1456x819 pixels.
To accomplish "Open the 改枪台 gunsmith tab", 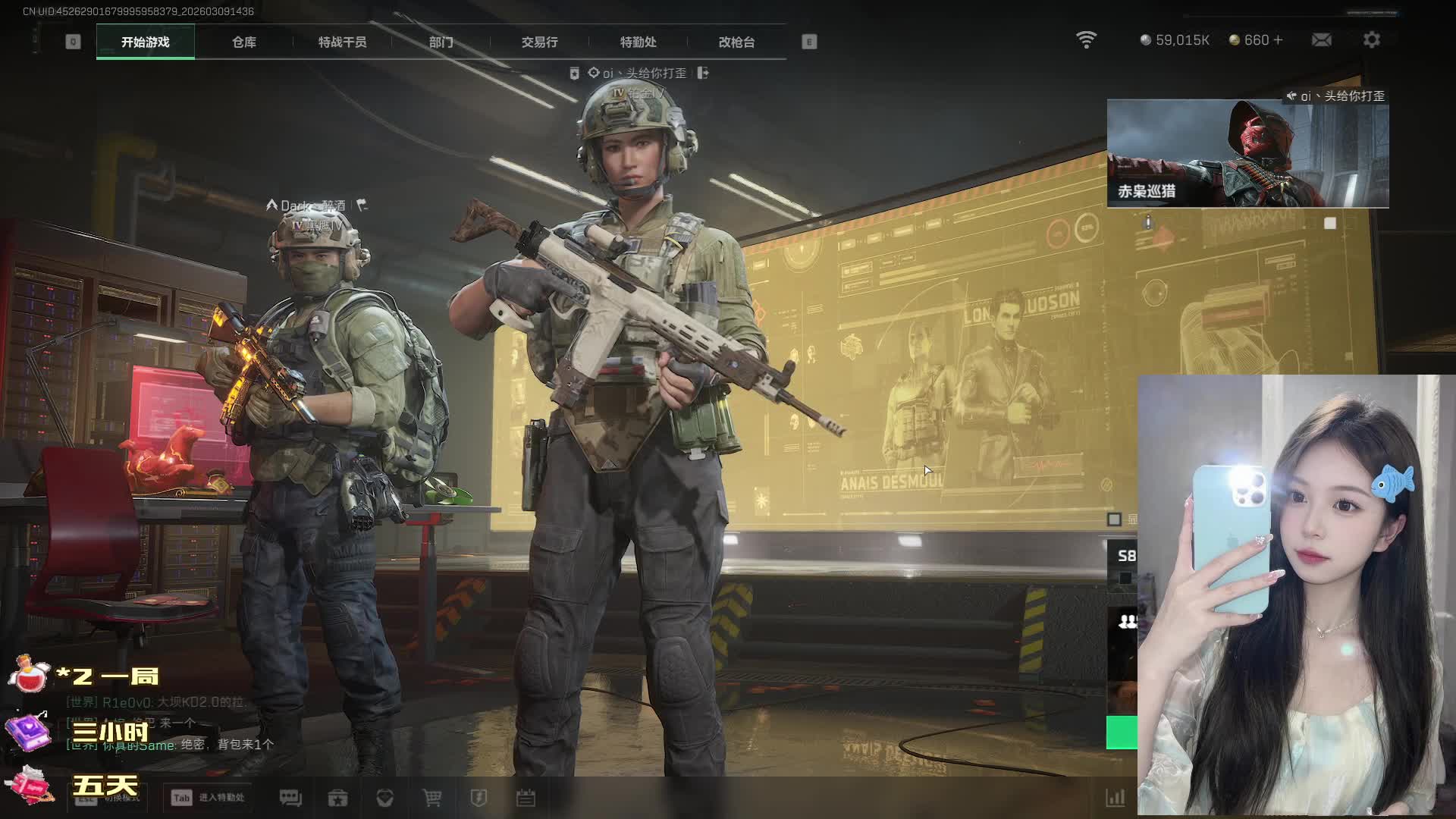I will [736, 42].
